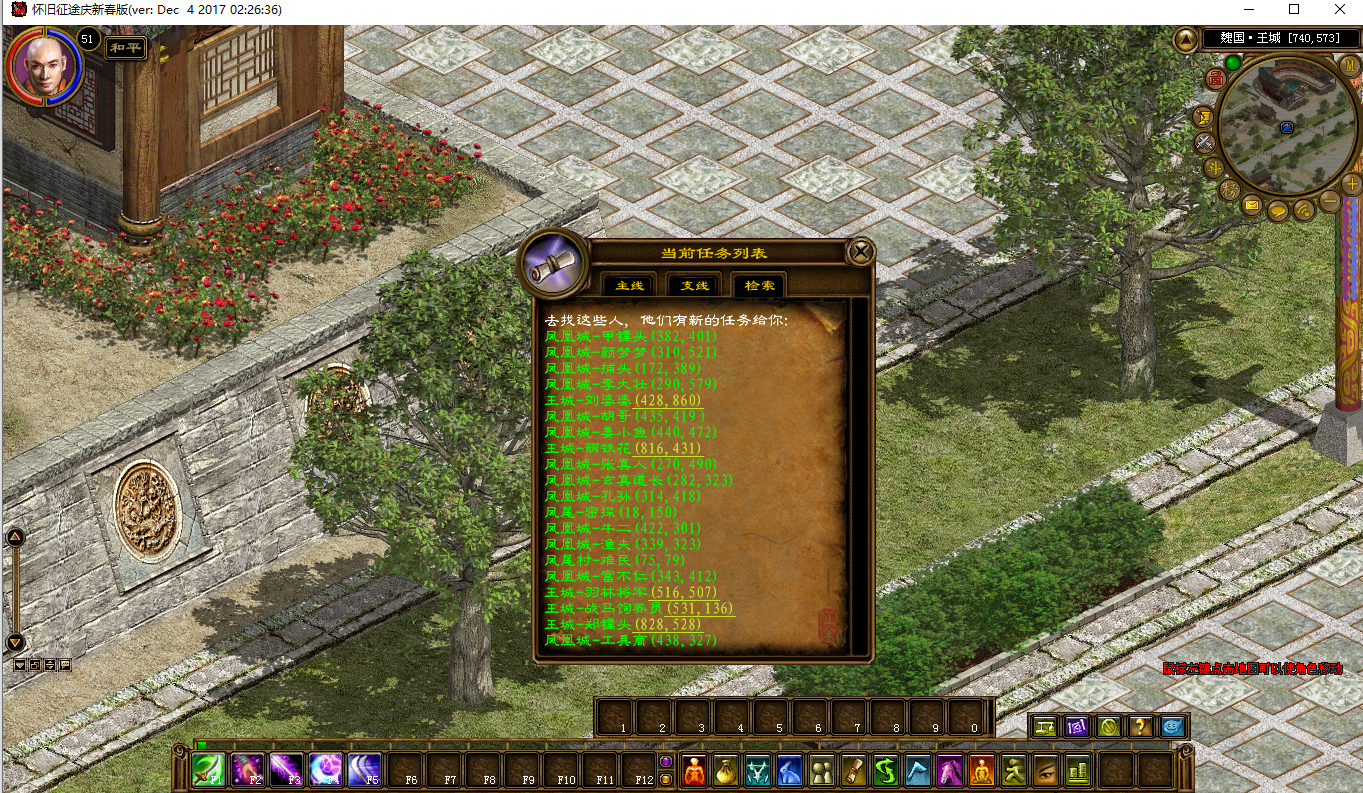Open the yellow question mark help button
This screenshot has width=1363, height=793.
1140,727
